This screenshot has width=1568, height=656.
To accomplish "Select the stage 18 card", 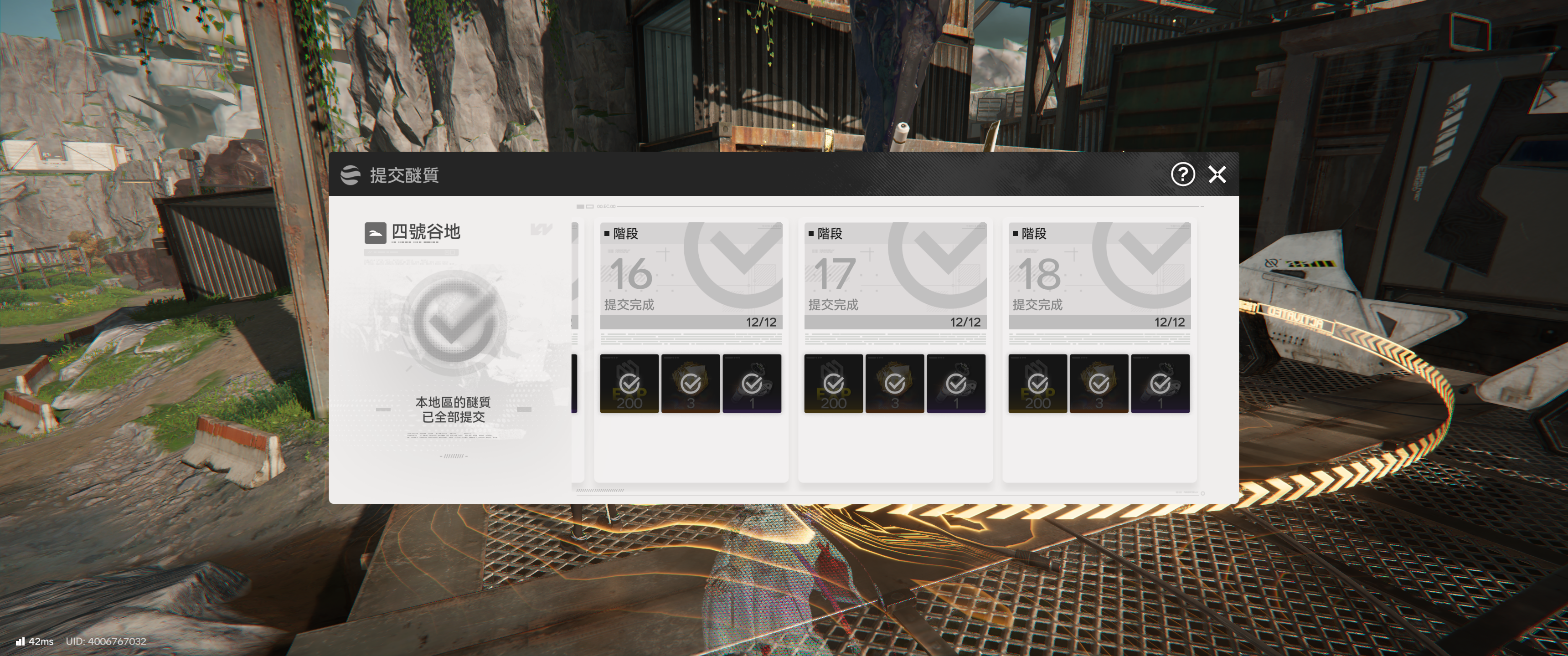I will 1099,276.
